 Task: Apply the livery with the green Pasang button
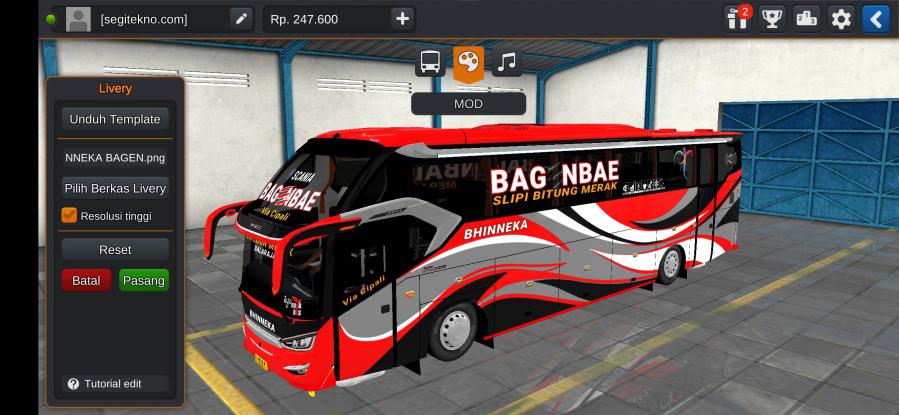(143, 281)
